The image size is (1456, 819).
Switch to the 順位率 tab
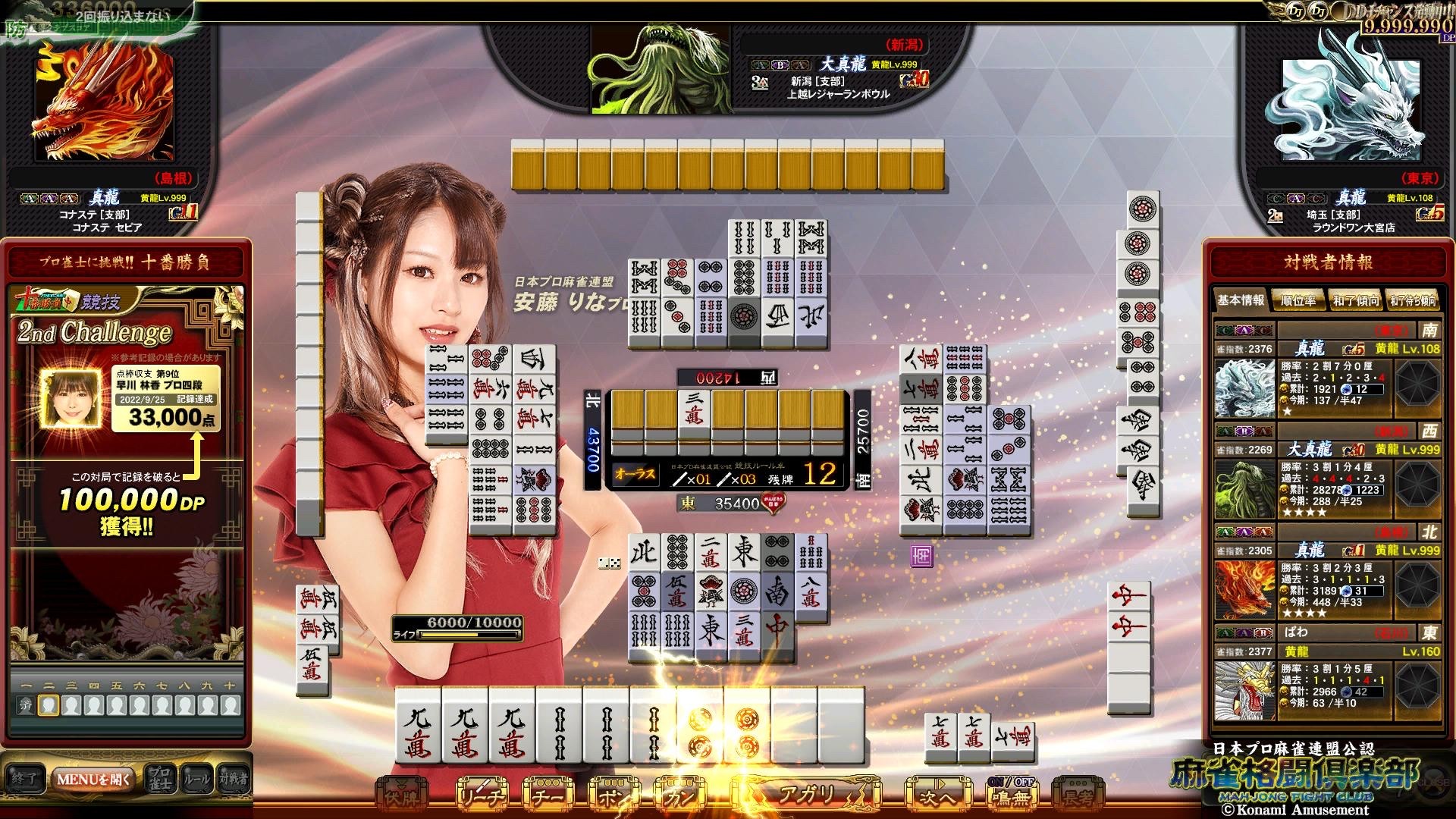pos(1298,301)
